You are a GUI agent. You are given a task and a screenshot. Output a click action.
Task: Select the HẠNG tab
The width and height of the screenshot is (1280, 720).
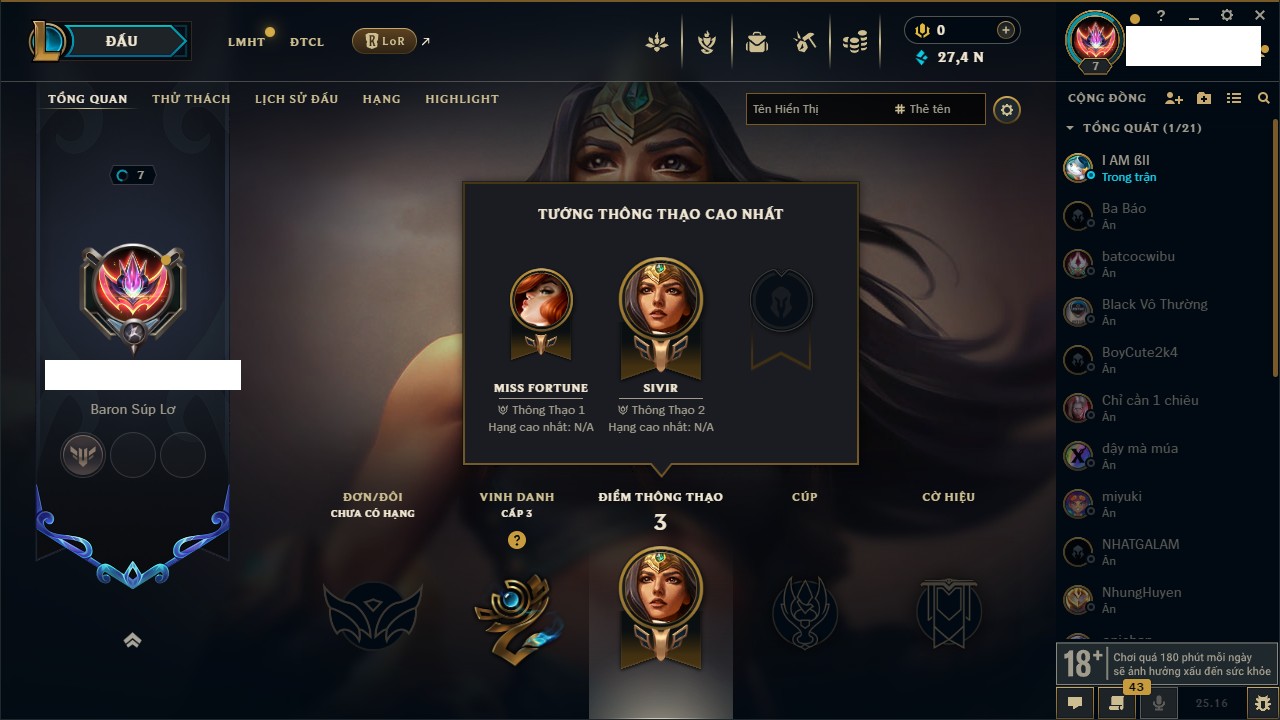[381, 99]
